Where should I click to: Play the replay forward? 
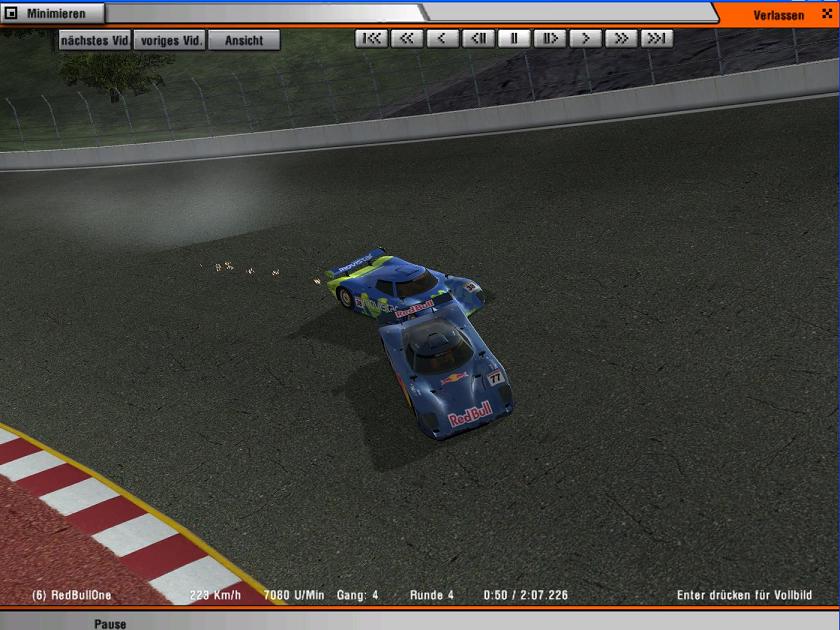(x=585, y=39)
